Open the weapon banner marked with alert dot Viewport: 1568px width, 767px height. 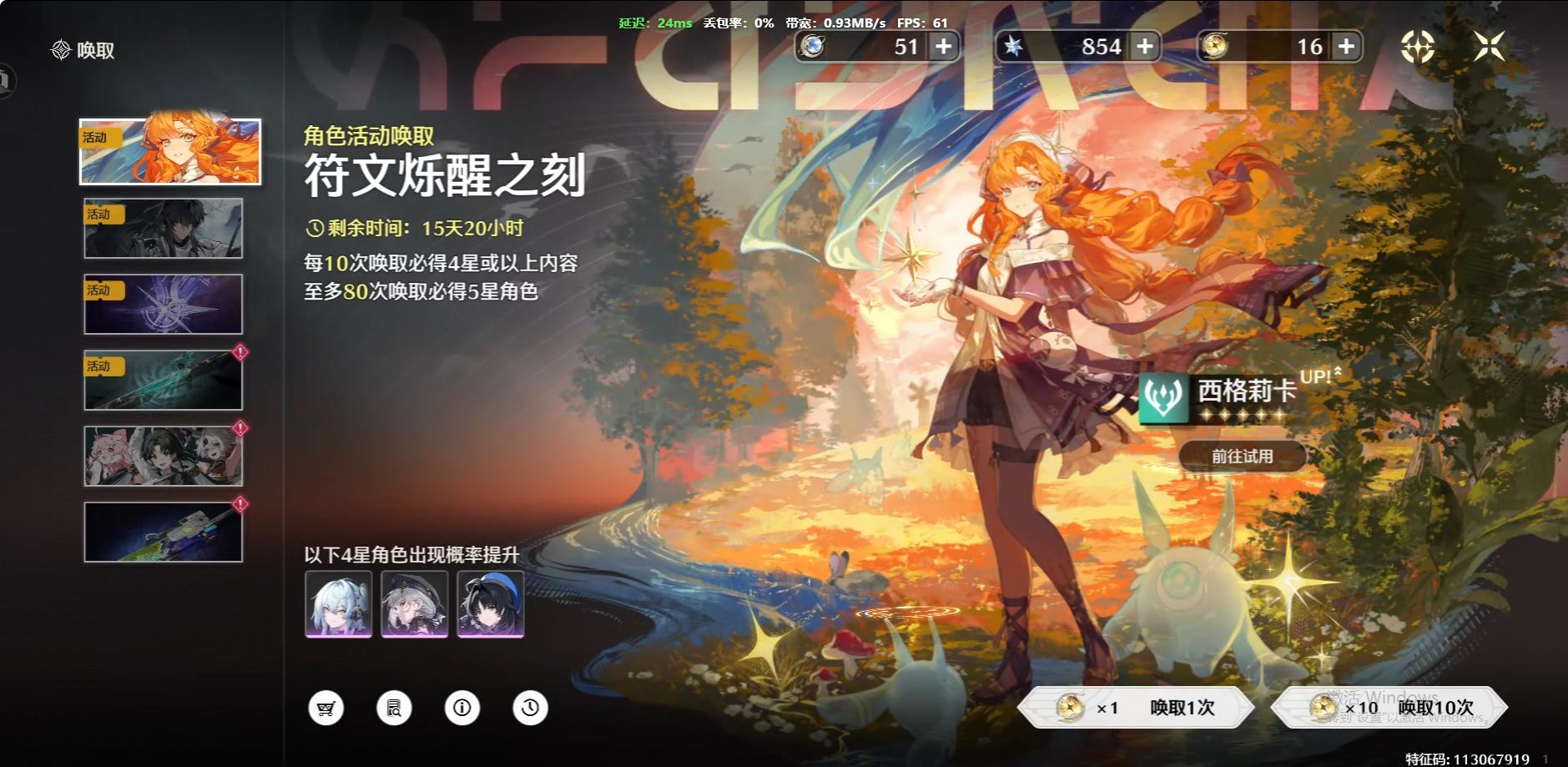click(163, 380)
